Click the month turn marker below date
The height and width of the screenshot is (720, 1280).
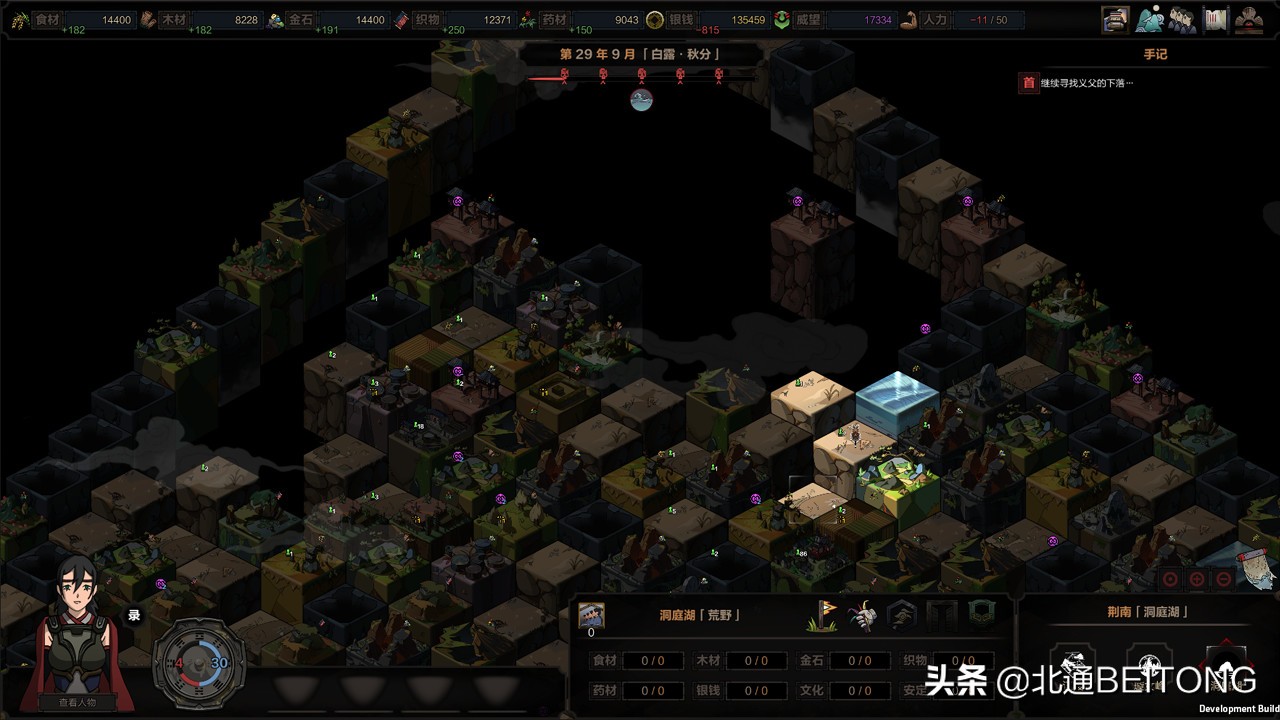click(641, 99)
